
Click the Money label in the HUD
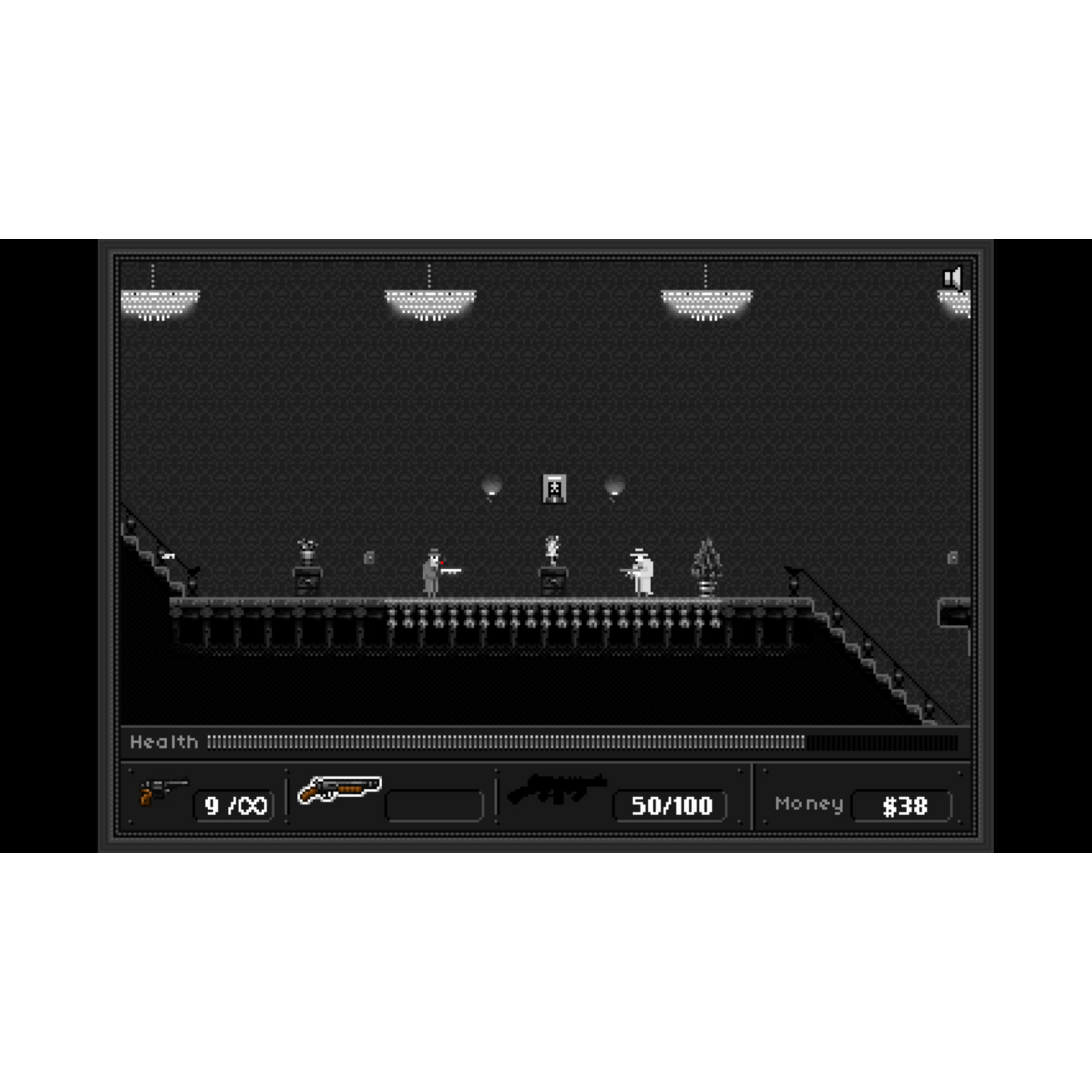click(809, 805)
